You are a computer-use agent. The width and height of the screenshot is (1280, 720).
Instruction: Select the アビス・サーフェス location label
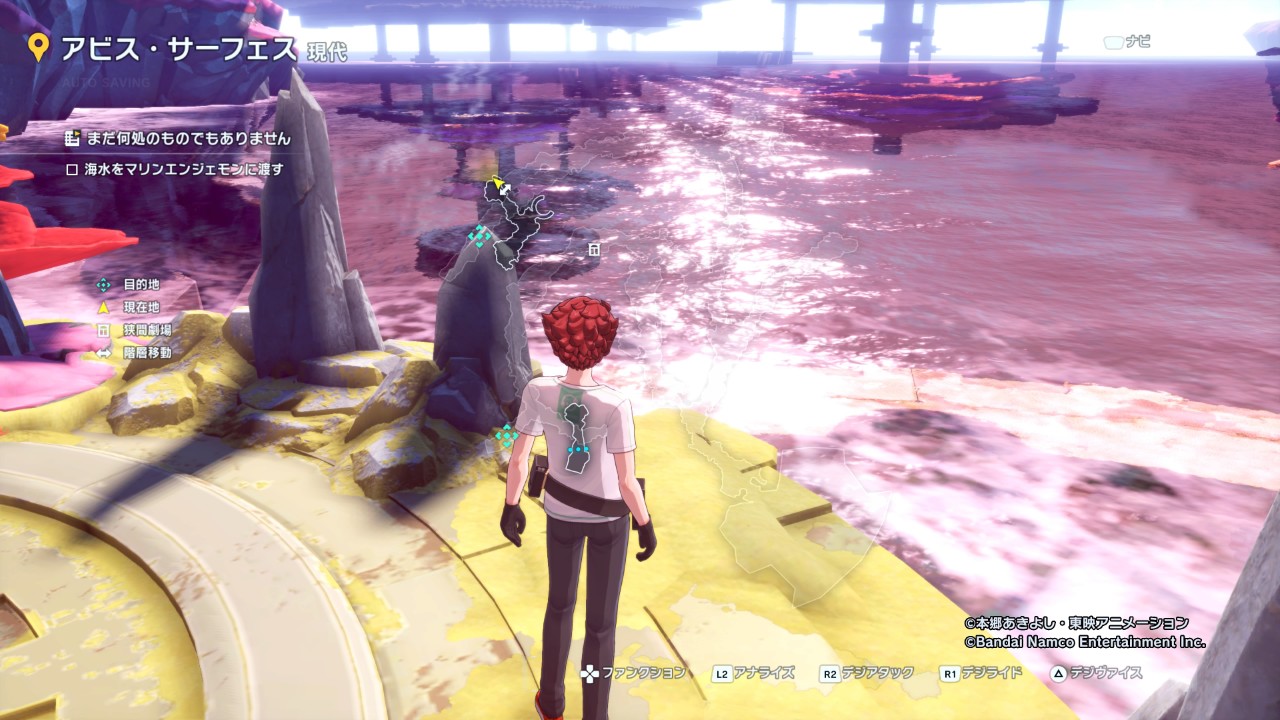(x=178, y=48)
